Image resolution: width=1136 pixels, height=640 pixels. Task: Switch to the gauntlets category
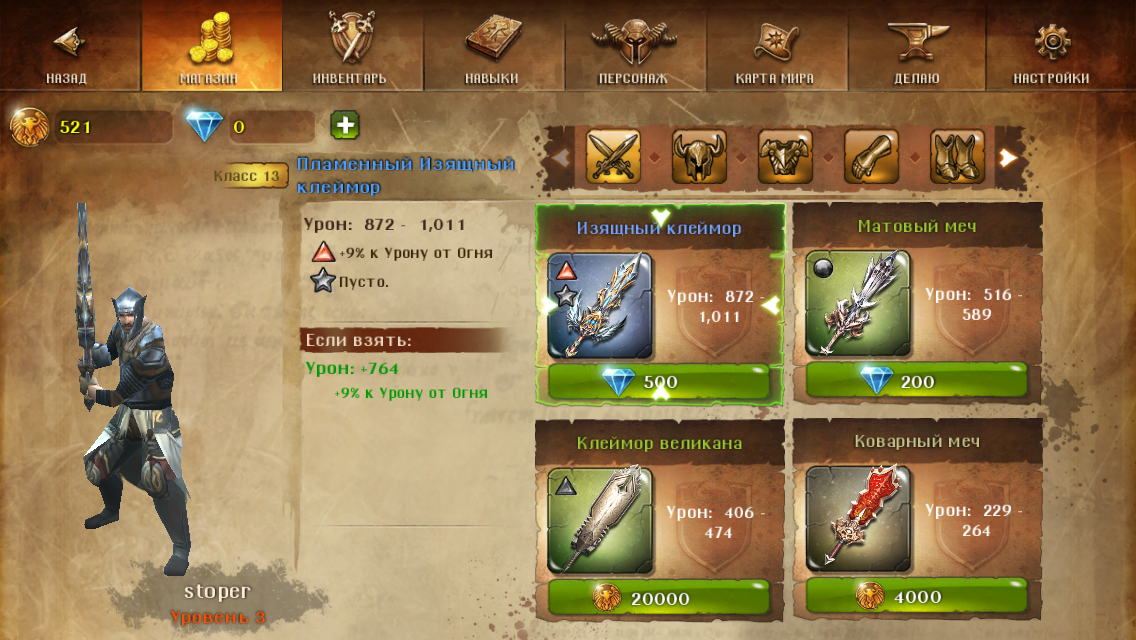click(x=871, y=156)
